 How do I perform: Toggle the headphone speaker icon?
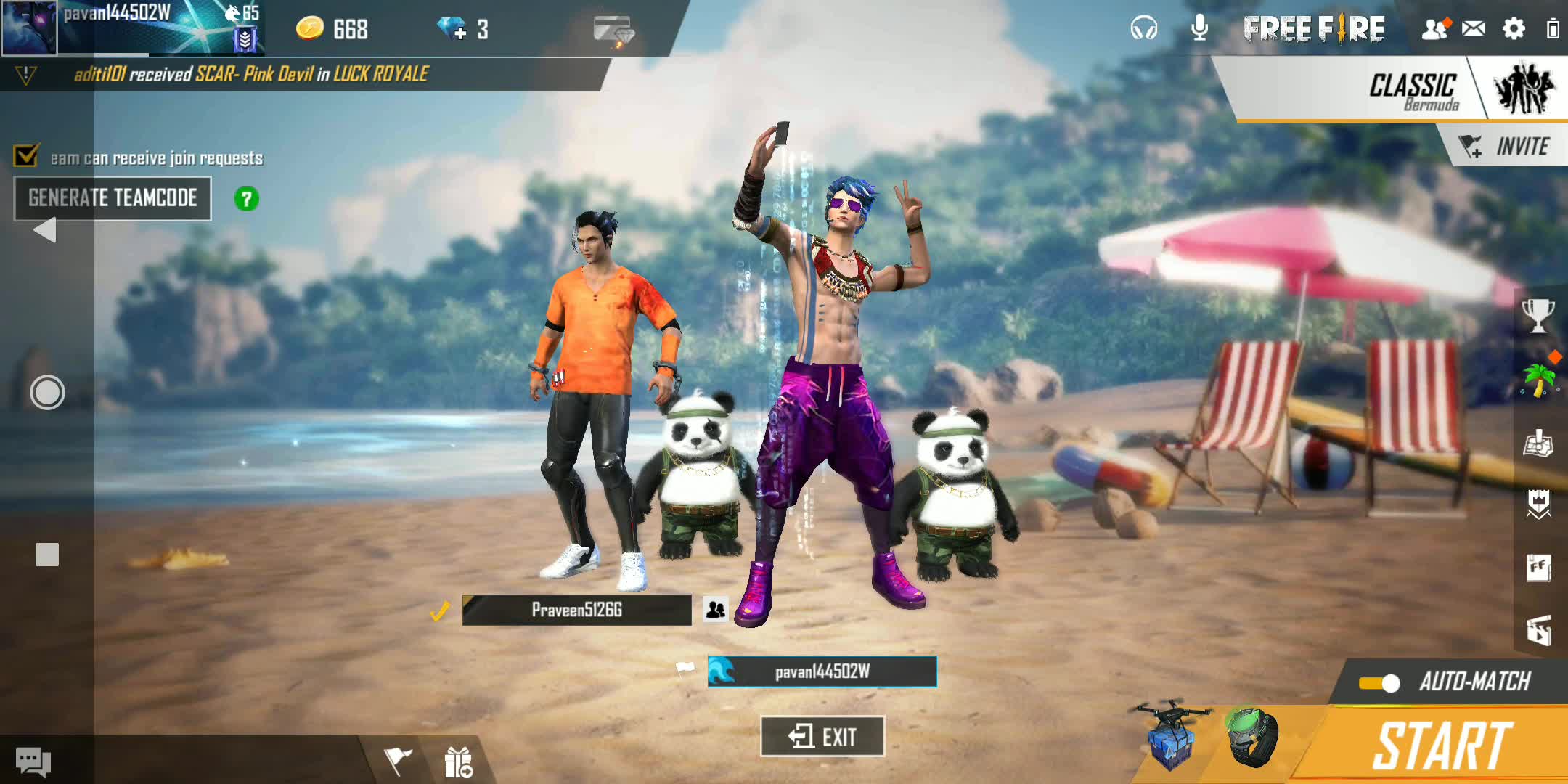[x=1143, y=29]
